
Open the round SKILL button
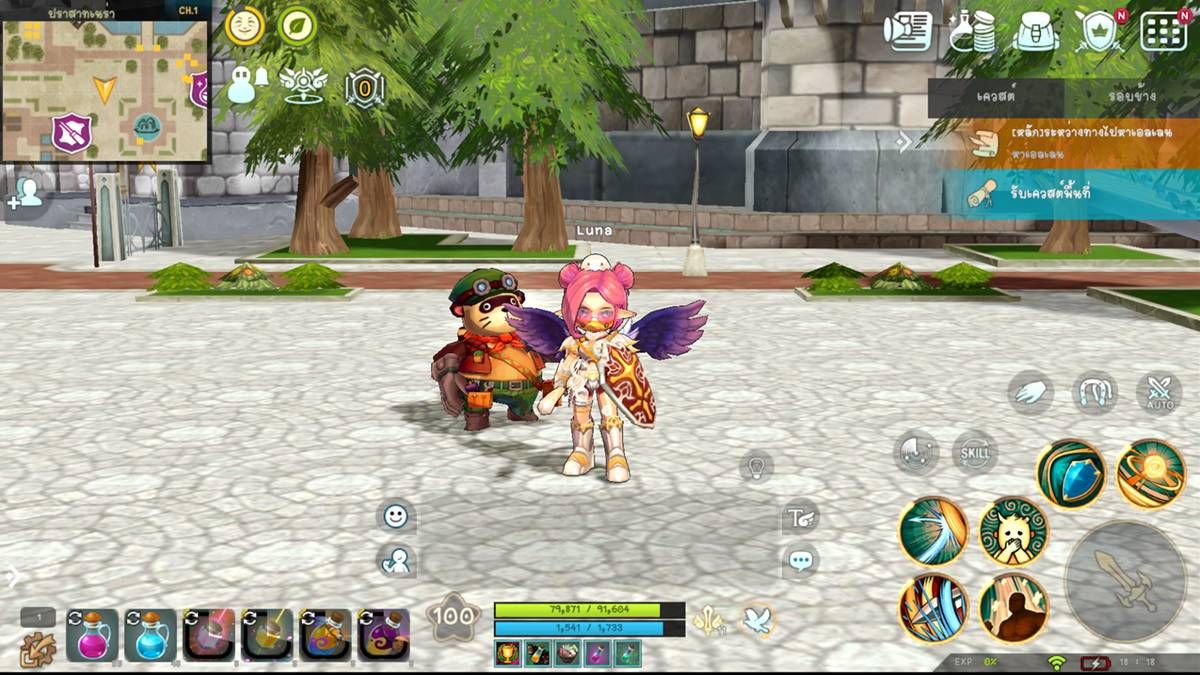[974, 452]
